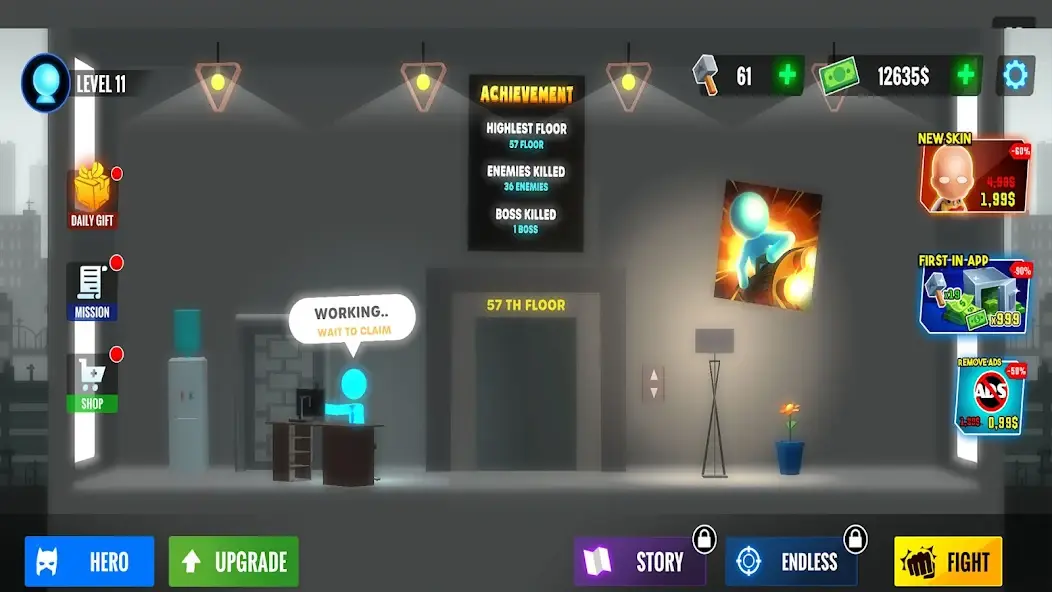
Task: Open the First-In-App bundle offer
Action: [x=973, y=294]
